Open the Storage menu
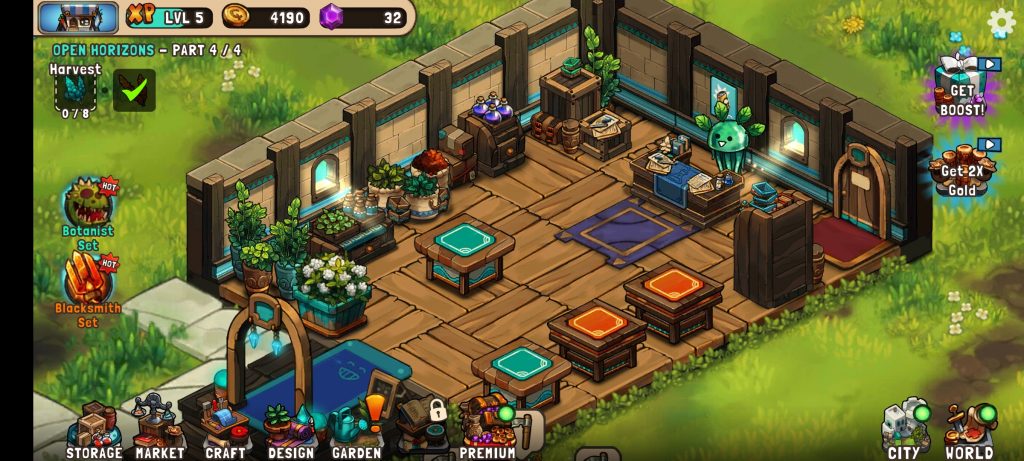 pos(94,430)
